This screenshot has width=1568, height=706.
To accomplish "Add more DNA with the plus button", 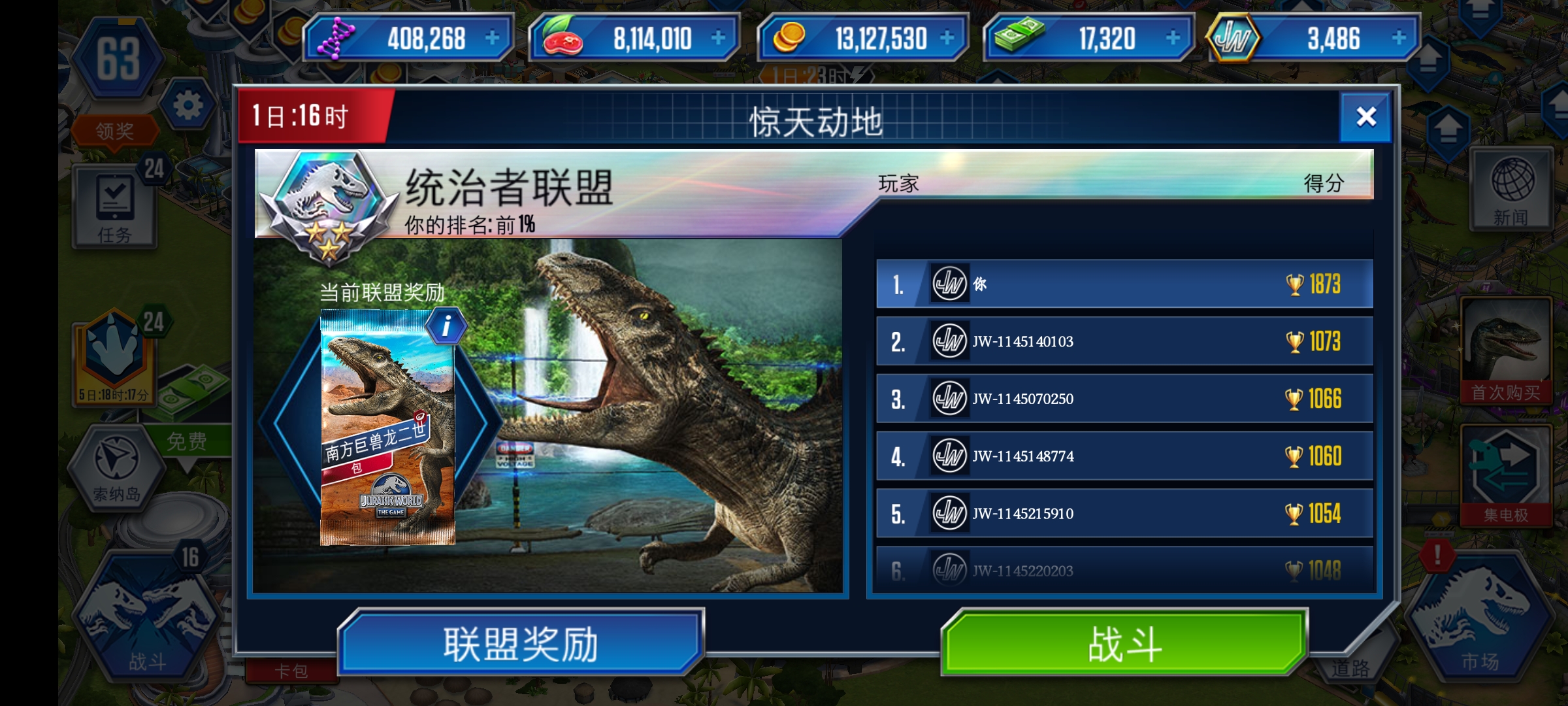I will pos(492,38).
